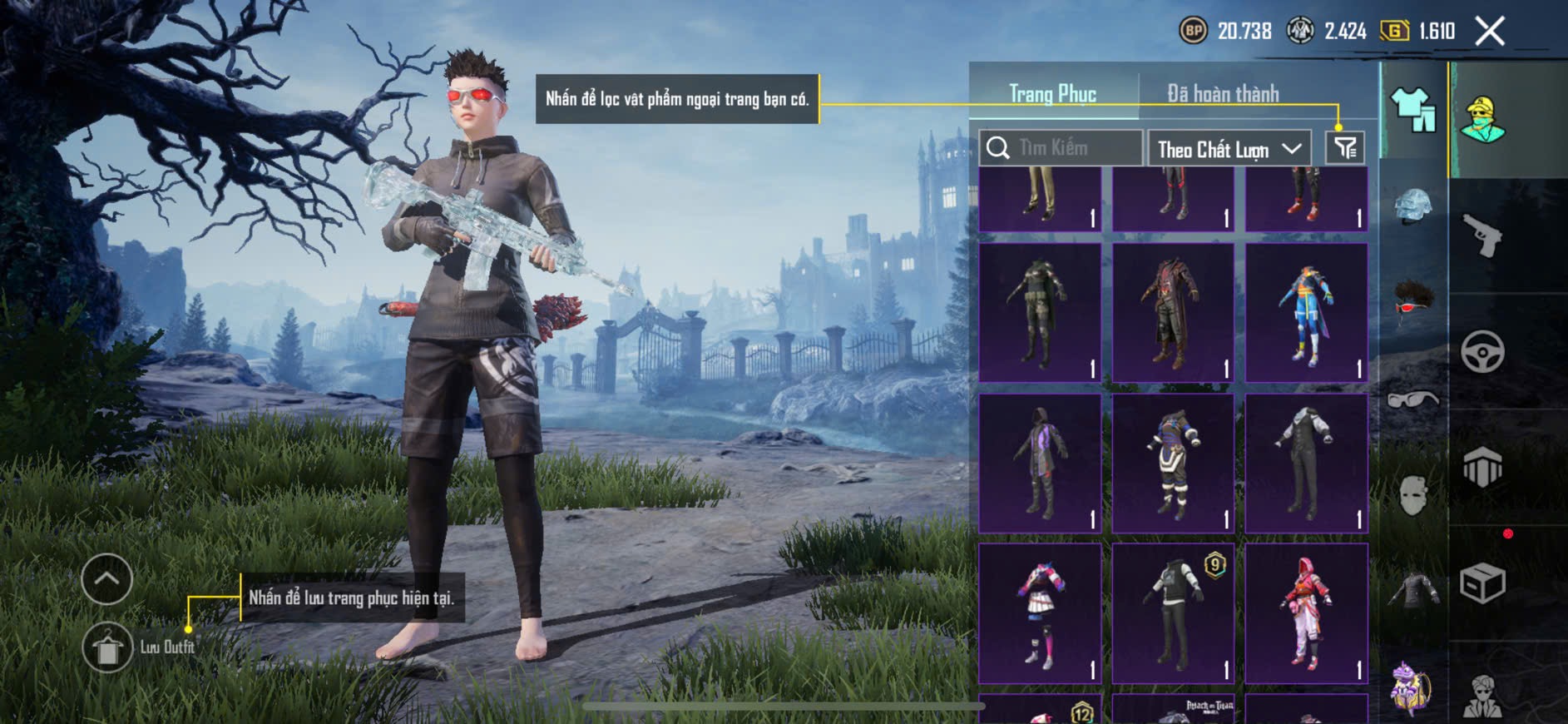Select the blue and yellow jumpsuit outfit

pos(1306,313)
